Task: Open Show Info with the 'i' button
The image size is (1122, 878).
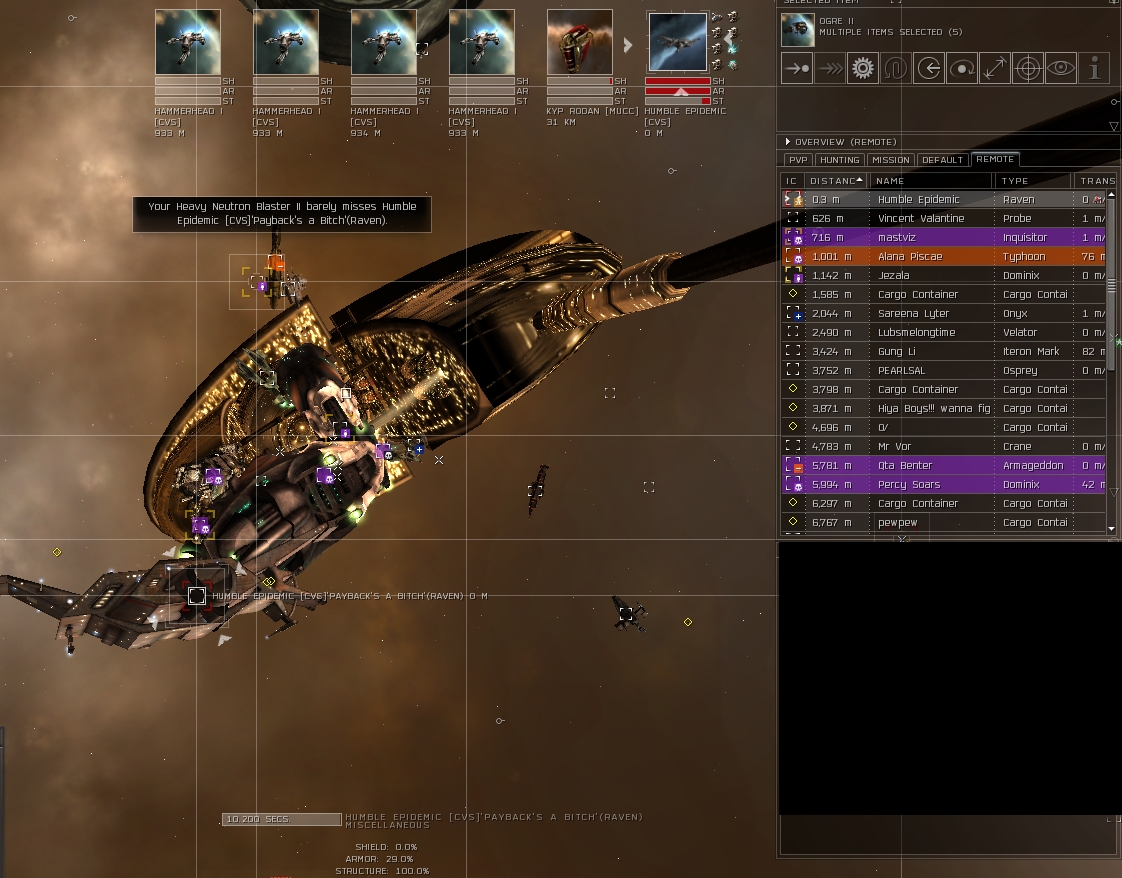Action: pyautogui.click(x=1095, y=68)
